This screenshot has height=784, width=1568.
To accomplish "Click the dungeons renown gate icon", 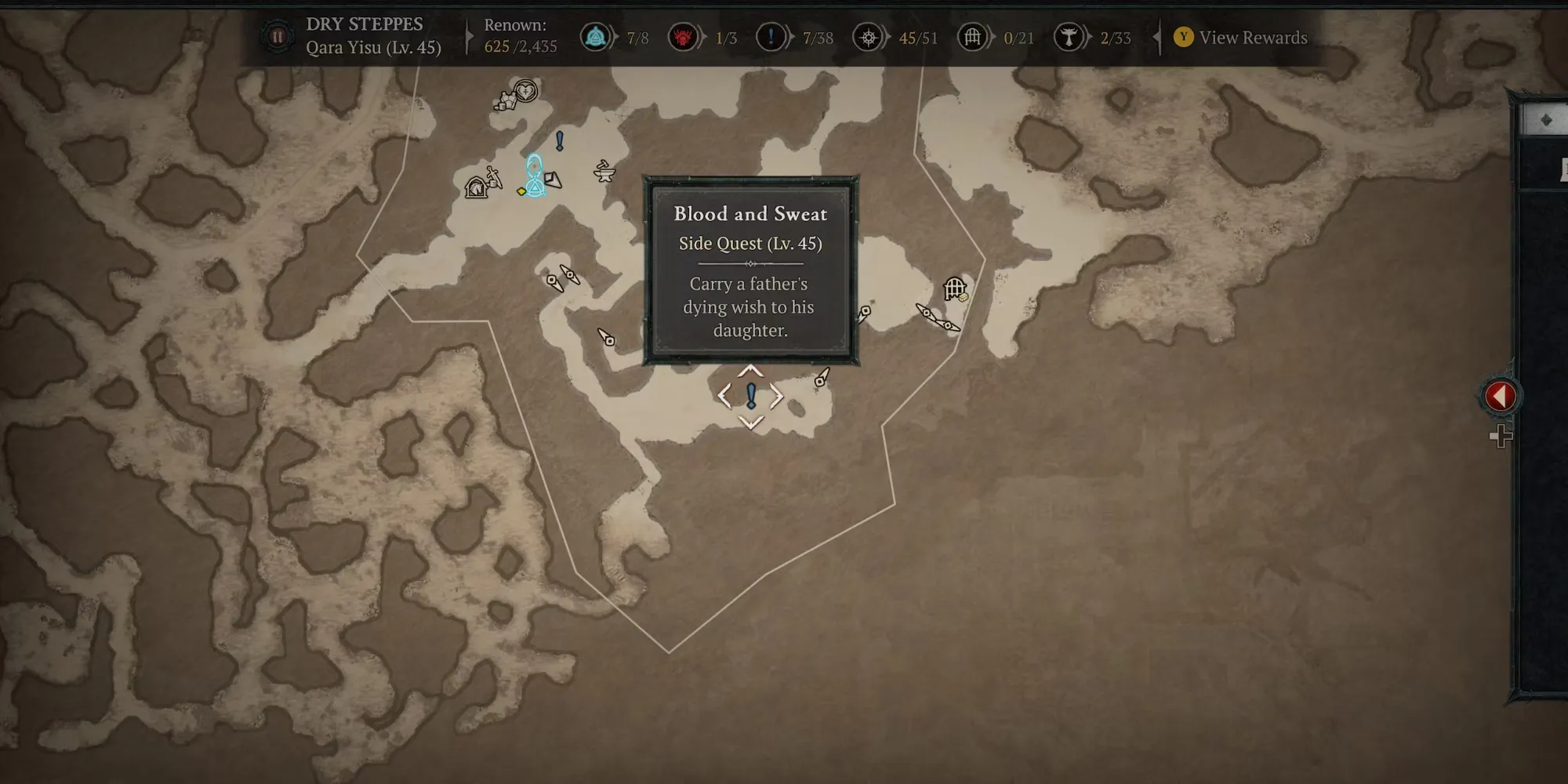I will click(972, 37).
